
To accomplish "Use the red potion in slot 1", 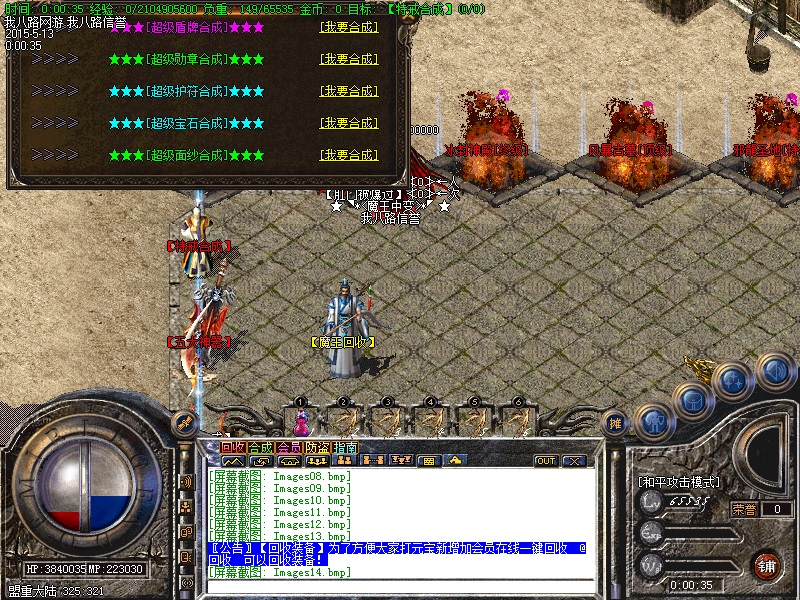I will tap(299, 420).
